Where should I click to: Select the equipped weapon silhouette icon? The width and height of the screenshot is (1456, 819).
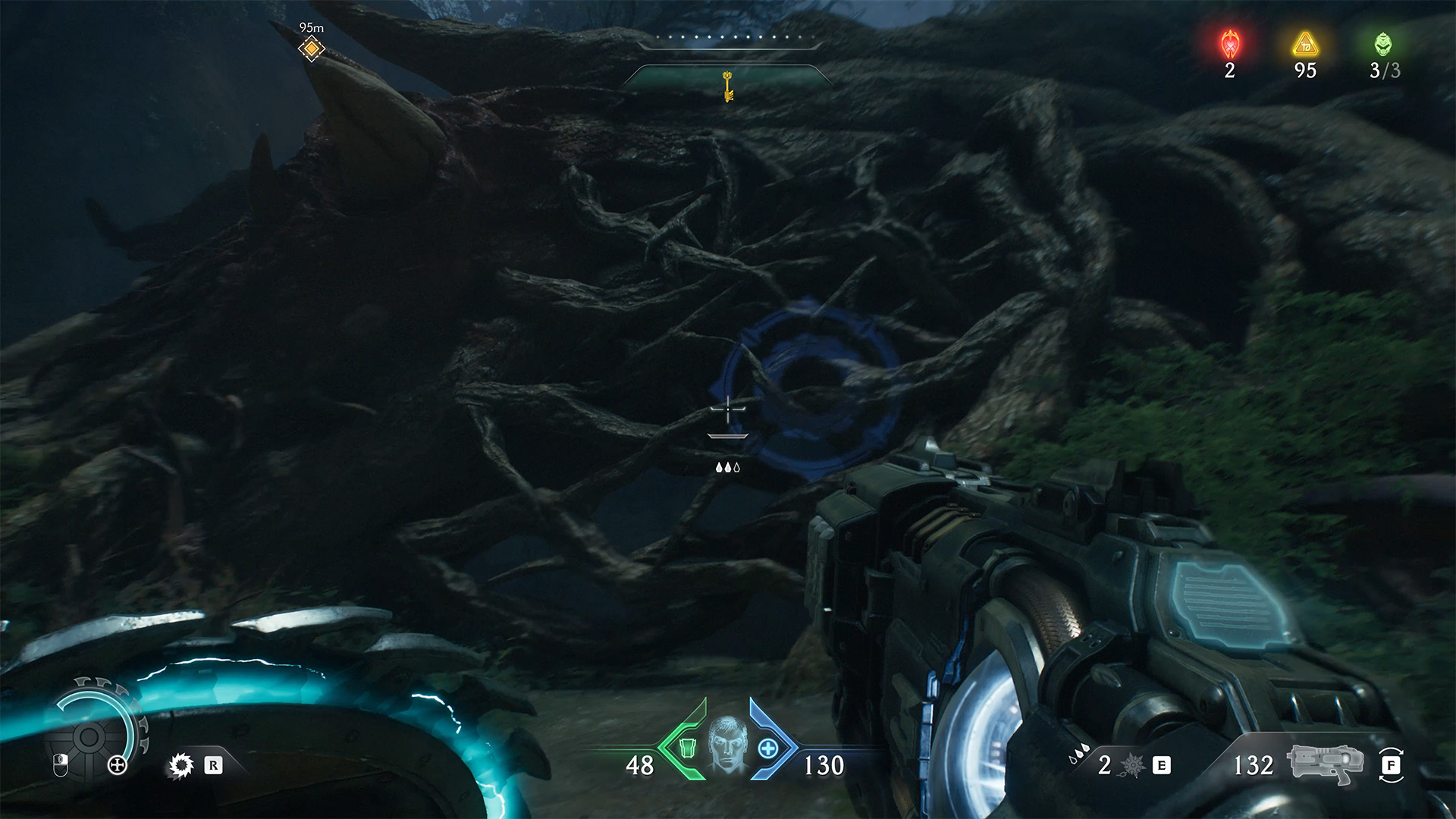click(x=1323, y=764)
